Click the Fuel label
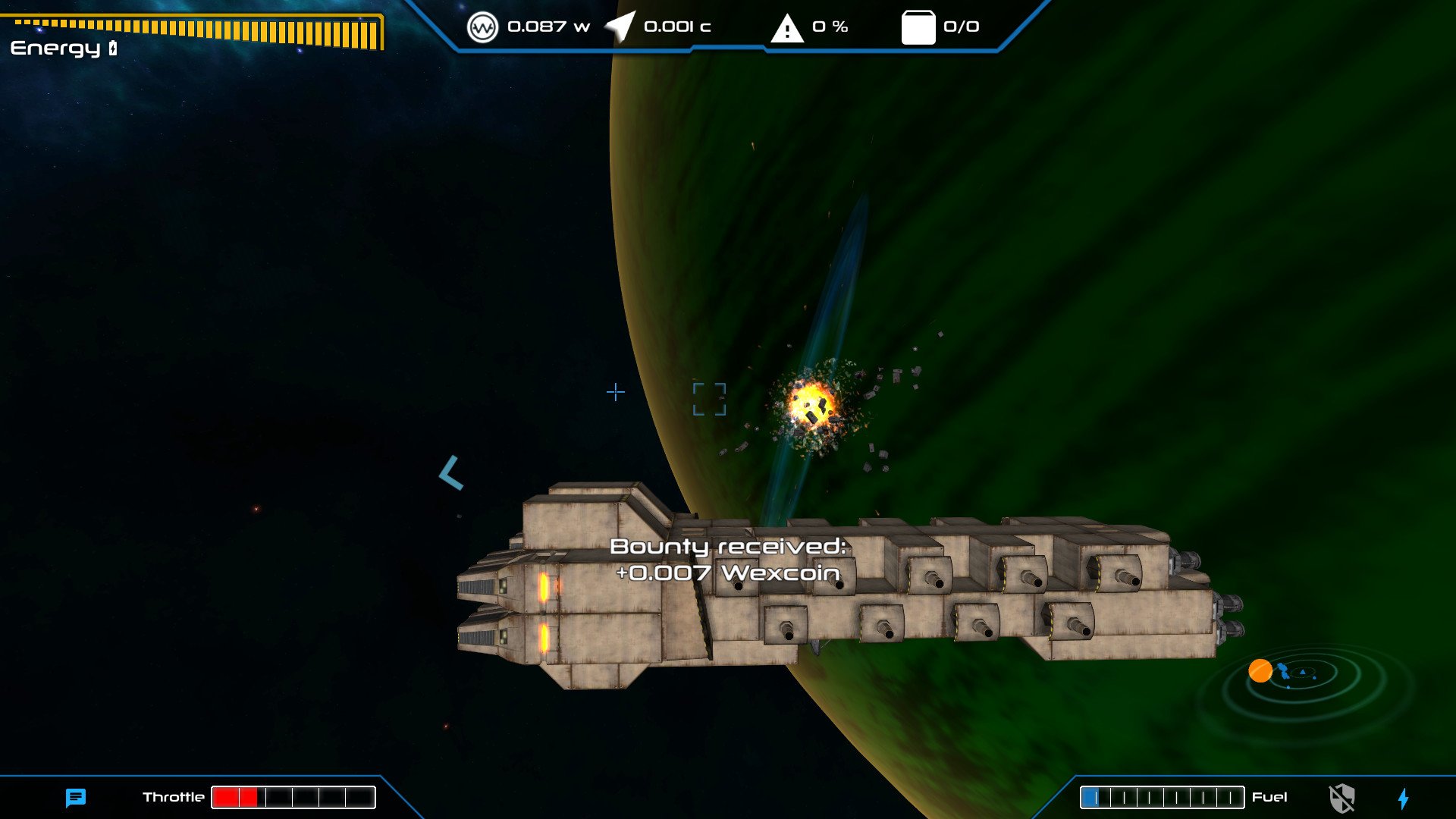The height and width of the screenshot is (819, 1456). (x=1269, y=797)
